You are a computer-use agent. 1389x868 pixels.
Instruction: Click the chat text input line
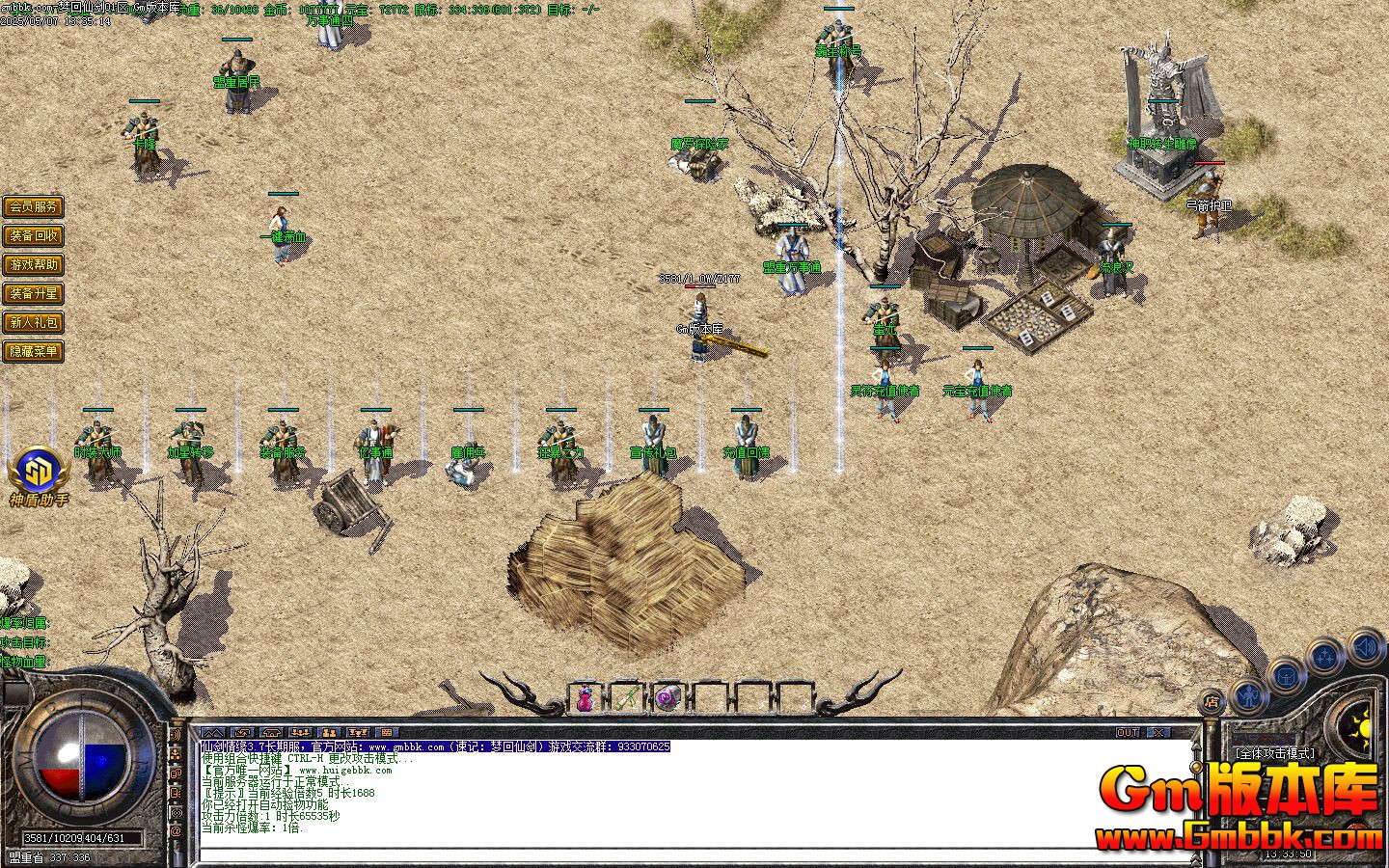click(x=675, y=853)
